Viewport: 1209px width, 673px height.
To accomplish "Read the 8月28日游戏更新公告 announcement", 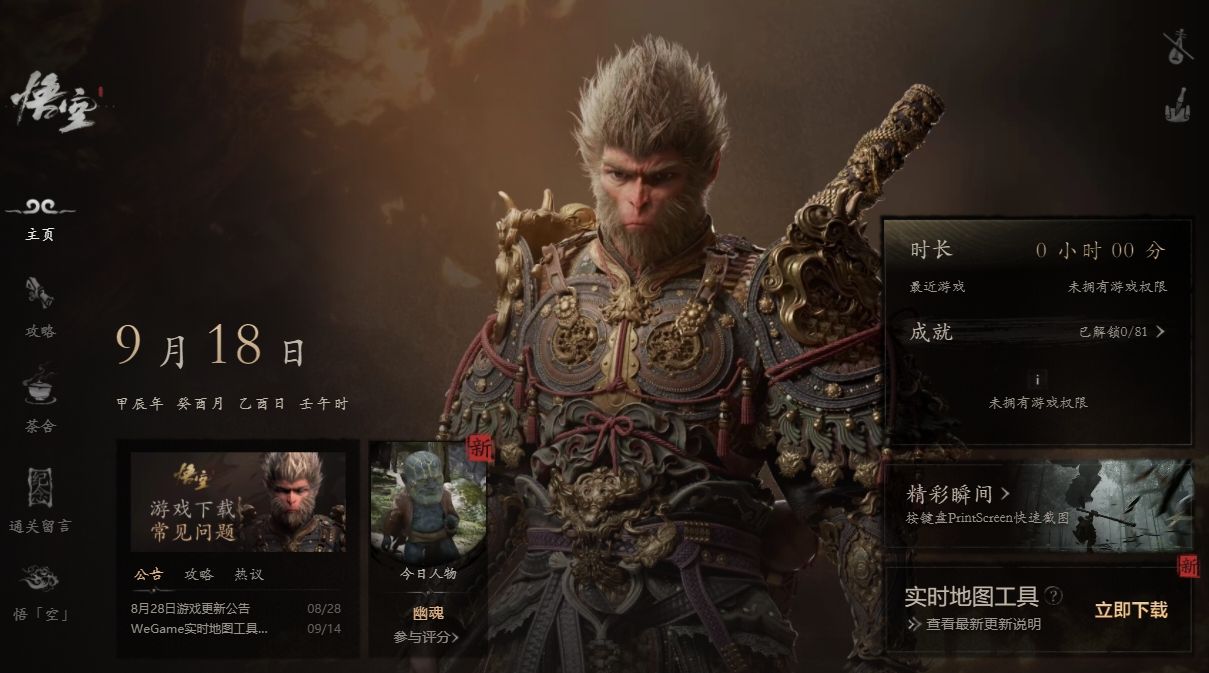I will [x=191, y=608].
